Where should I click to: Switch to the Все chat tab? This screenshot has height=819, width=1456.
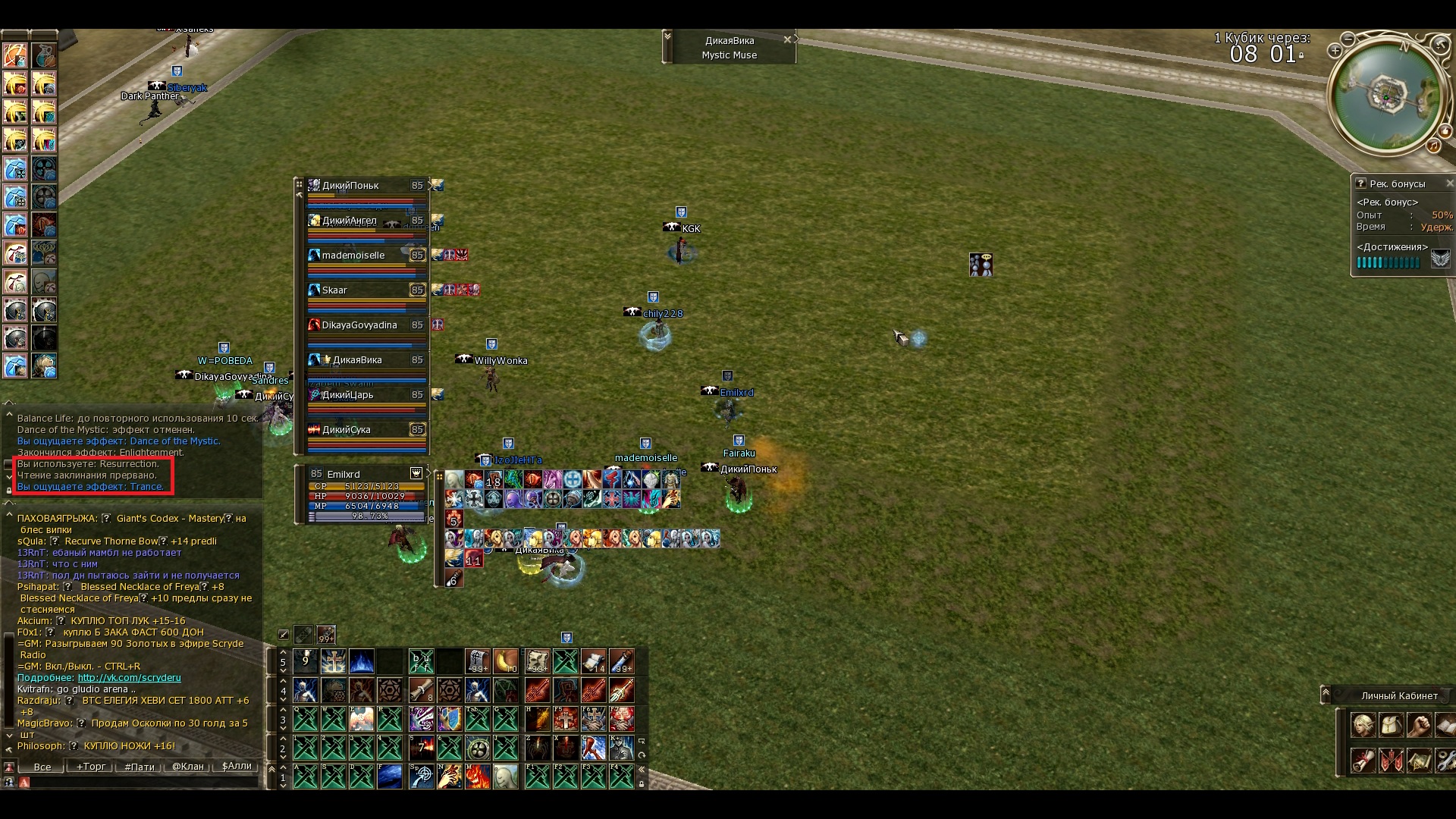(x=42, y=767)
